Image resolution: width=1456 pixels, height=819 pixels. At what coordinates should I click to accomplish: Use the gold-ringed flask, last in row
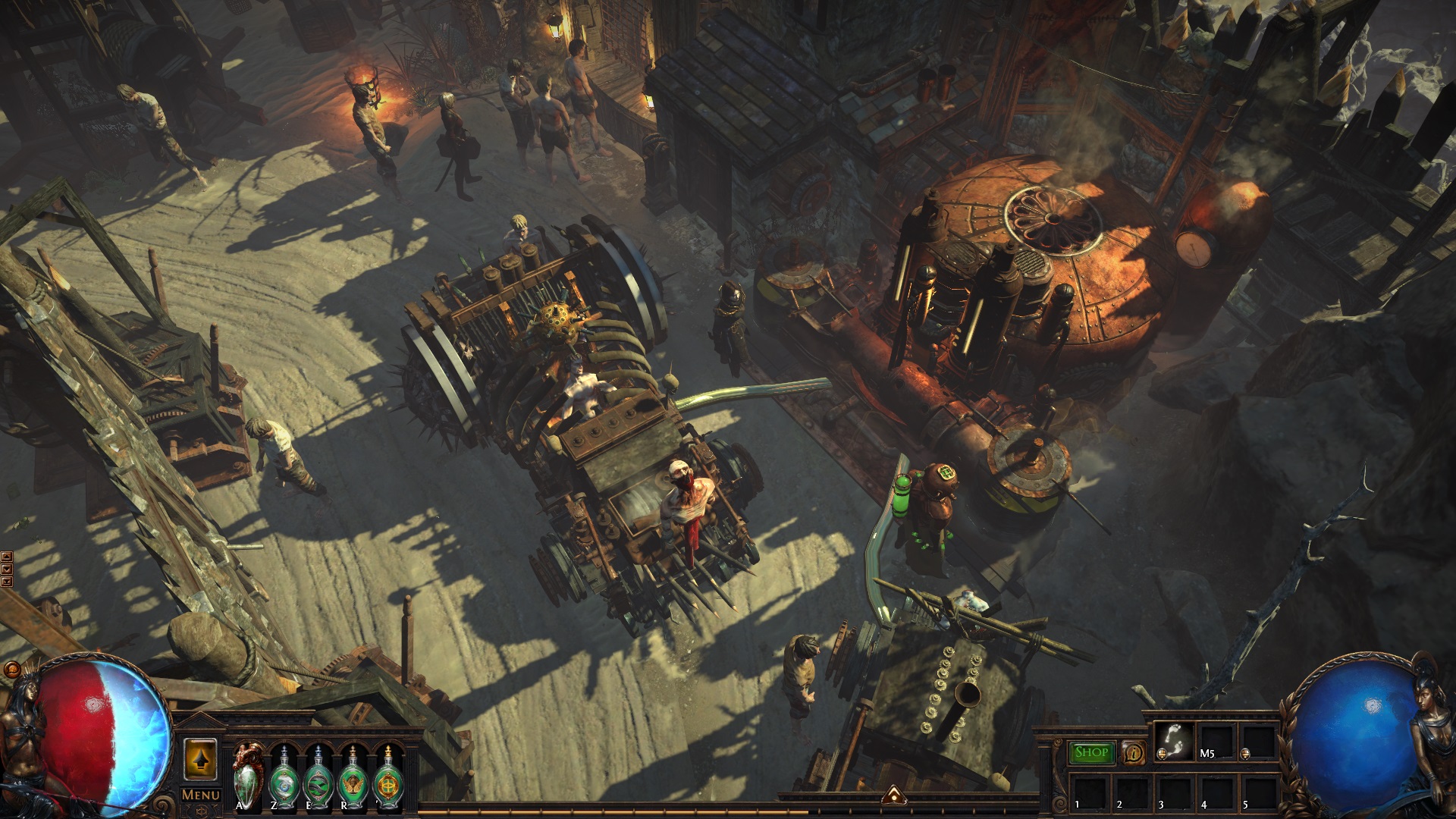(x=388, y=777)
